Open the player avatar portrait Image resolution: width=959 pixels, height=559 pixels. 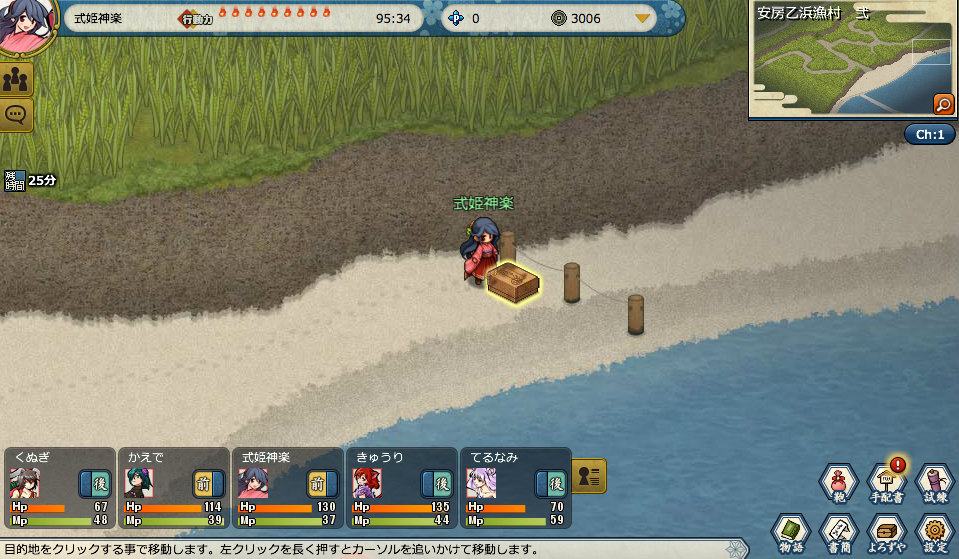coord(22,24)
